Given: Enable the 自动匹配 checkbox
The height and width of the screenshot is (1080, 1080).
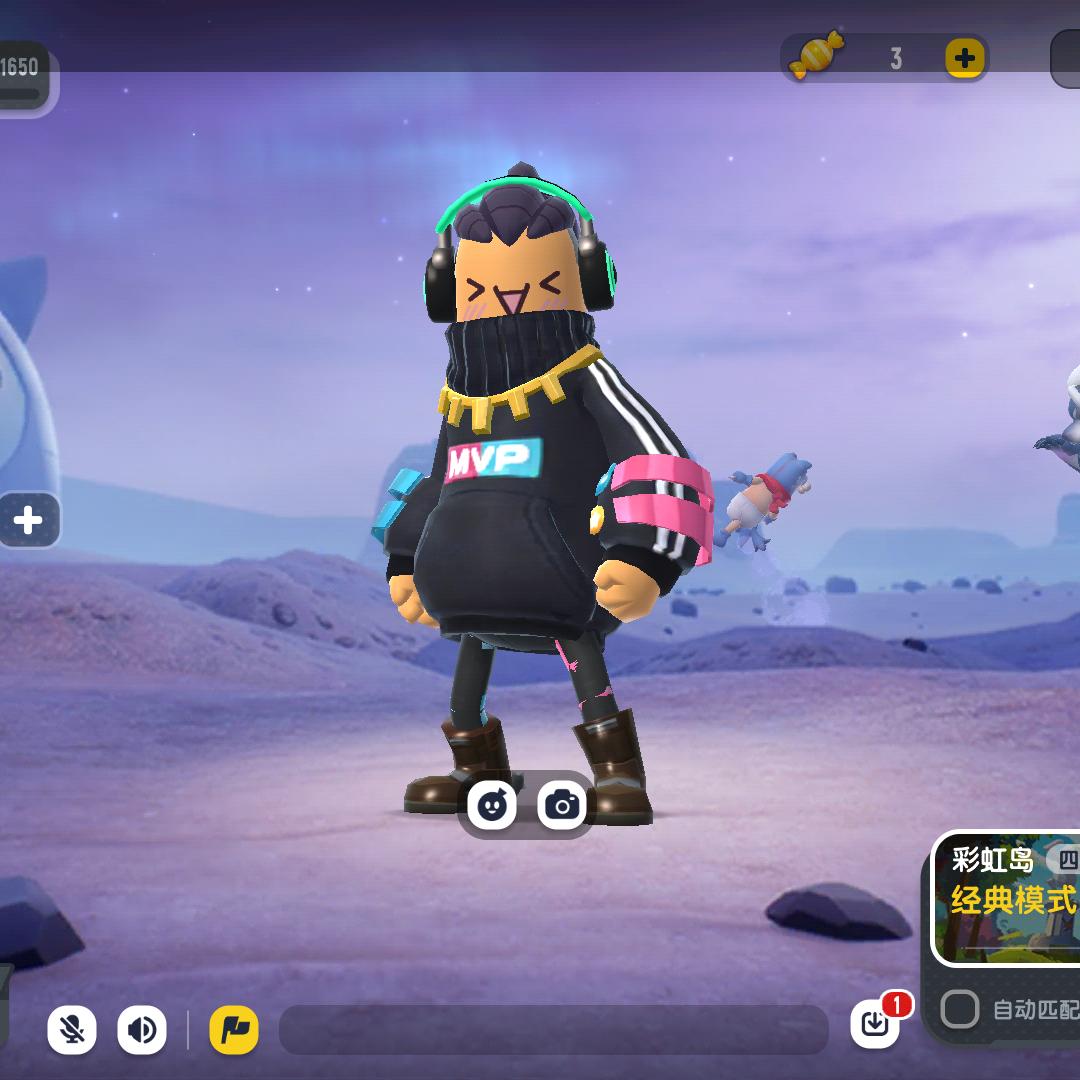Looking at the screenshot, I should tap(959, 1010).
